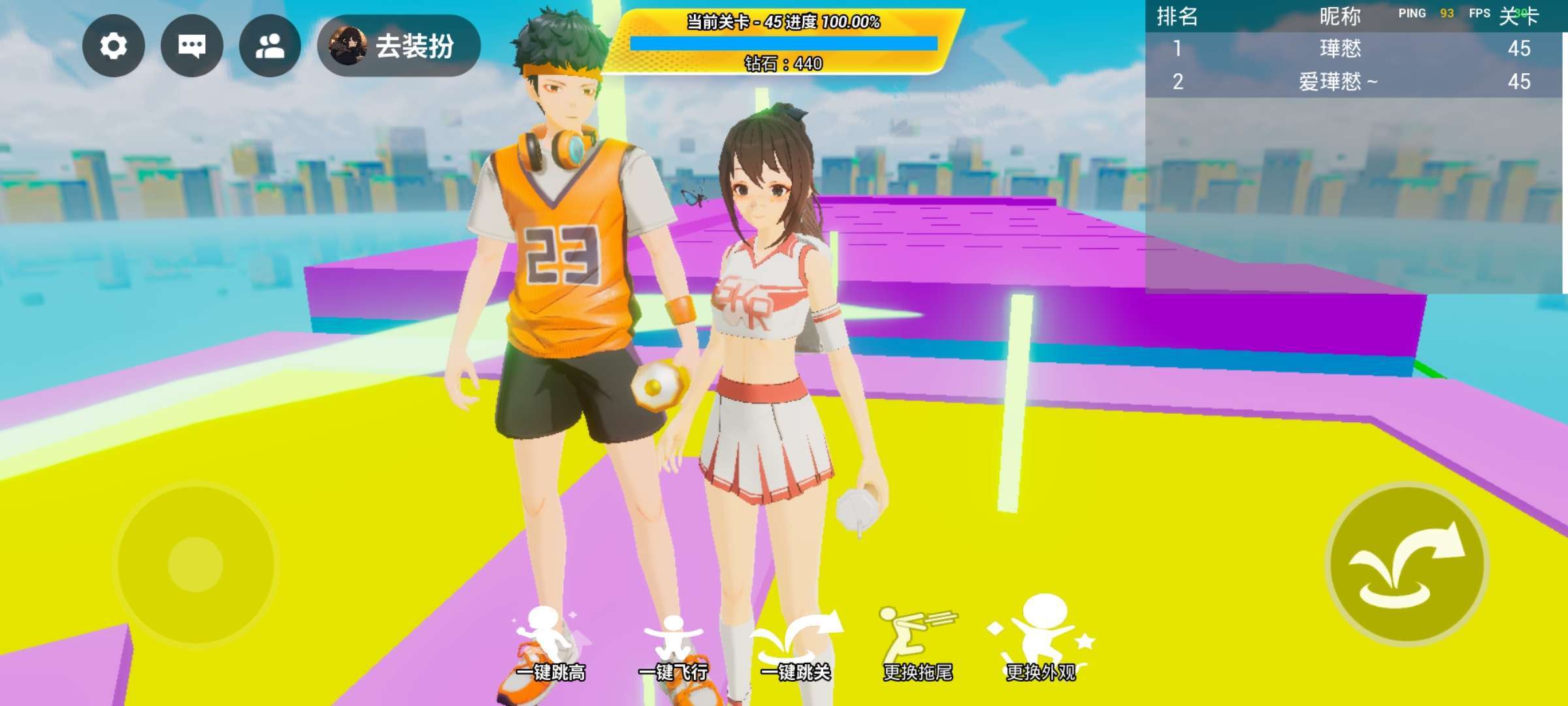Screen dimensions: 1568x706
Task: Change trail with 更换拖尾 button
Action: tap(917, 645)
